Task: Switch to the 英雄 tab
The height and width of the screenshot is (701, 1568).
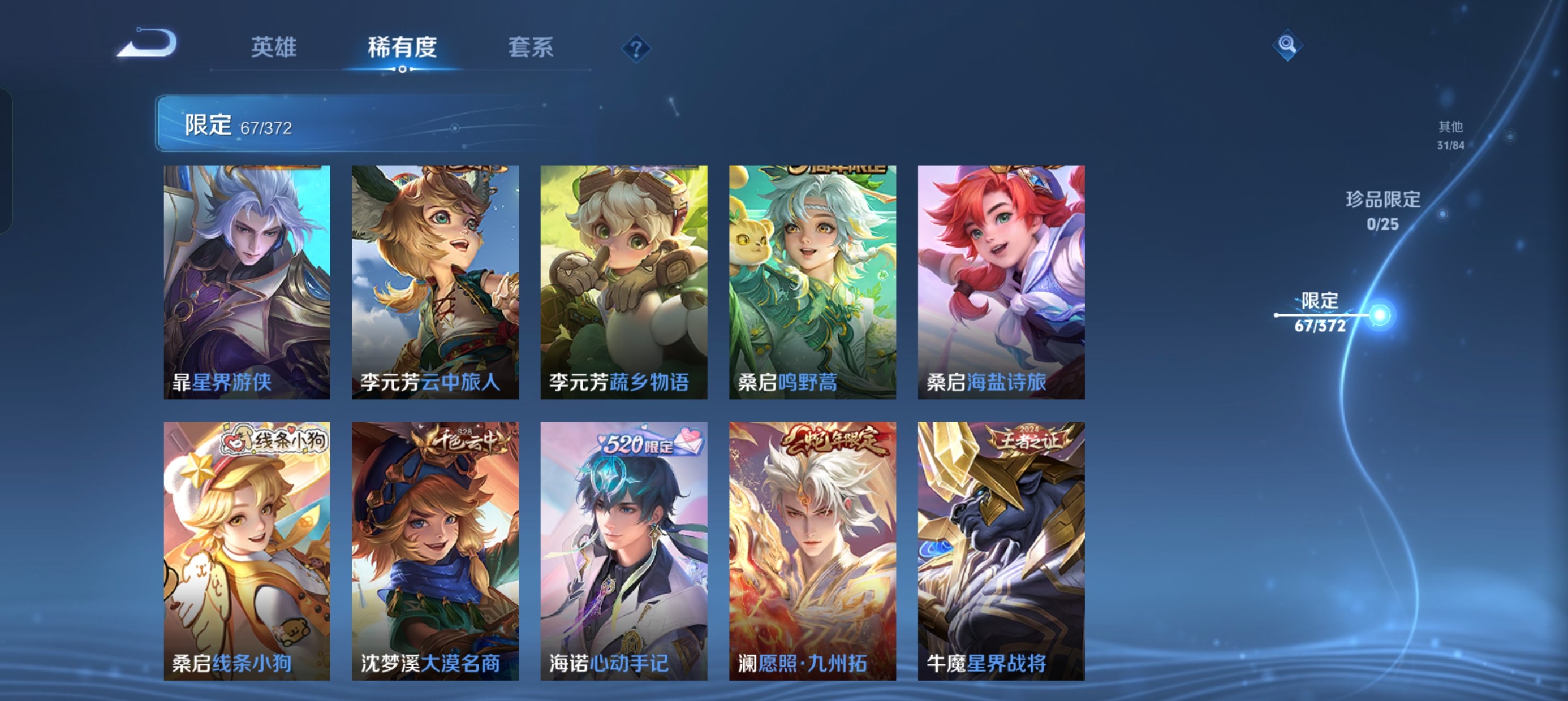Action: [x=274, y=49]
